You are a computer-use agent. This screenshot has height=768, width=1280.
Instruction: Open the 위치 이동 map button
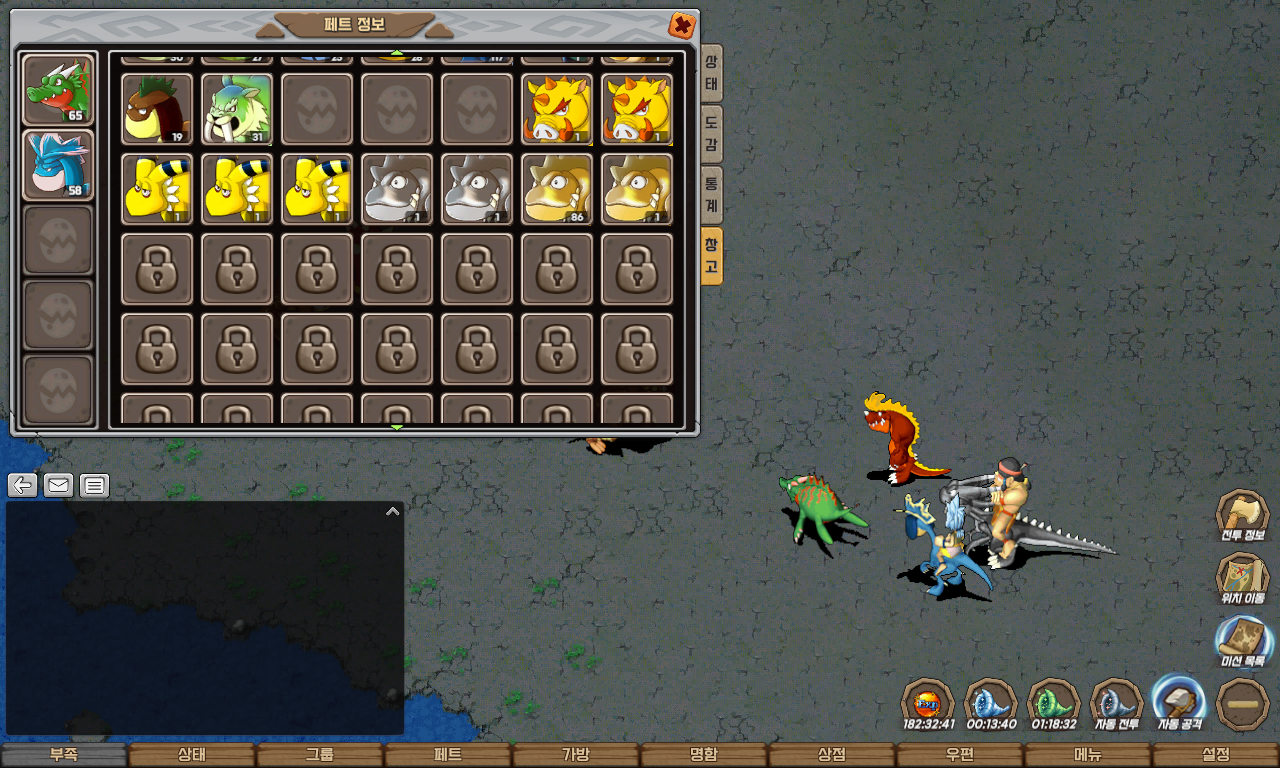1242,579
